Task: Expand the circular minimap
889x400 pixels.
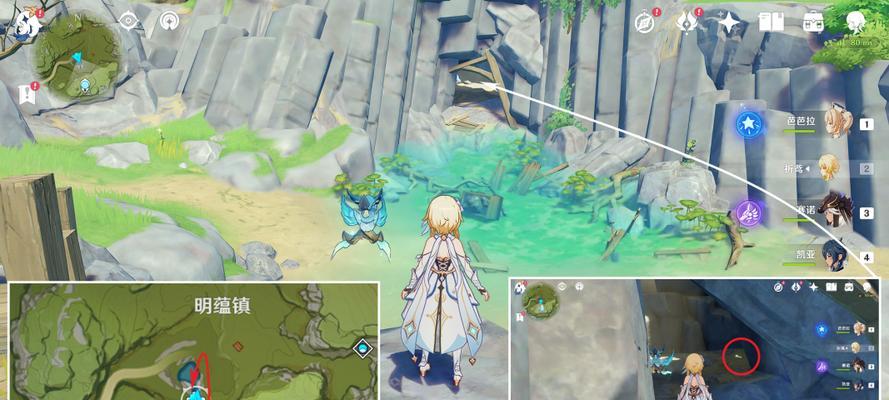Action: coord(81,59)
